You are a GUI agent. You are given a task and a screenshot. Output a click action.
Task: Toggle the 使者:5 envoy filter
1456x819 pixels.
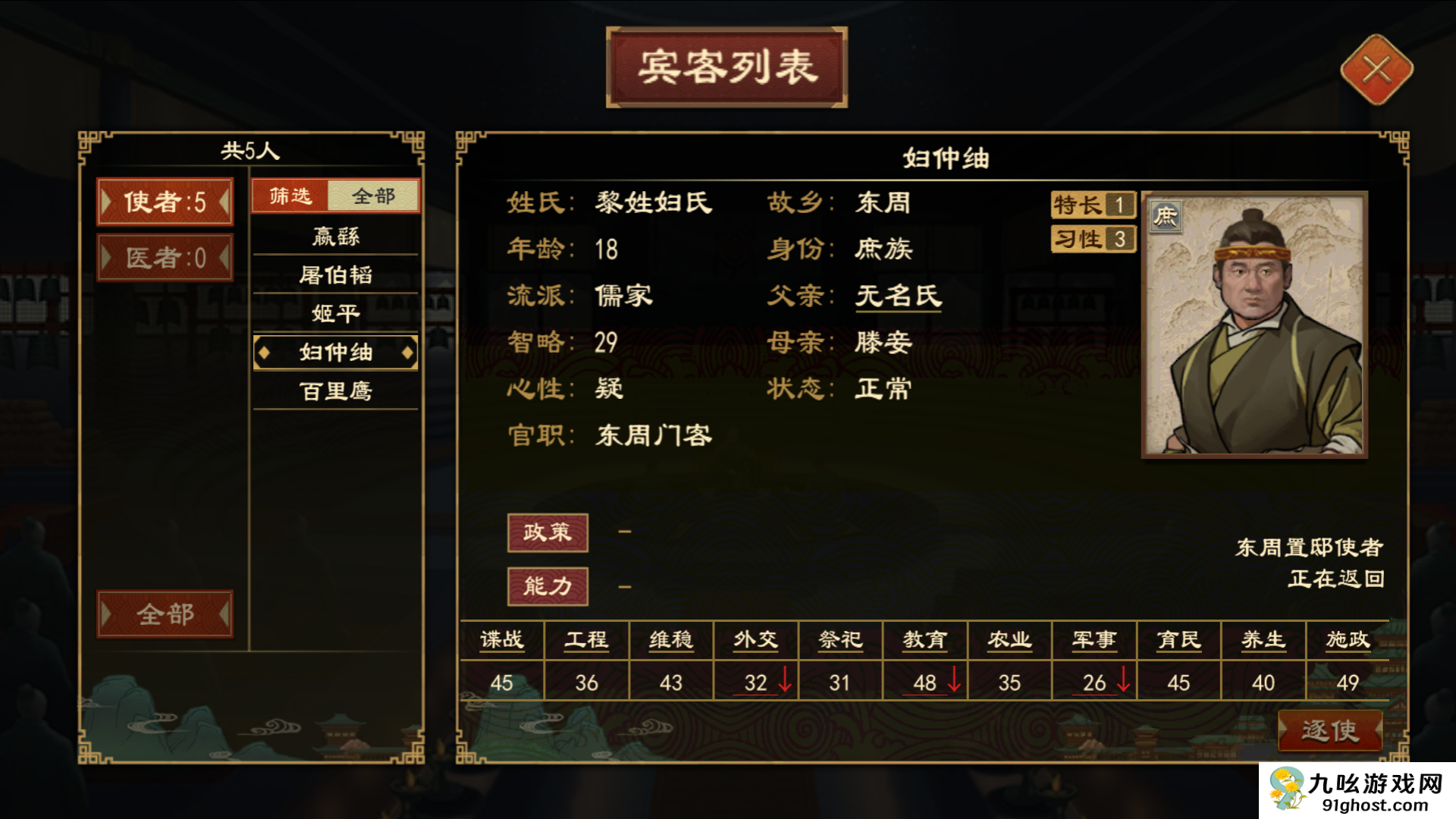click(165, 202)
